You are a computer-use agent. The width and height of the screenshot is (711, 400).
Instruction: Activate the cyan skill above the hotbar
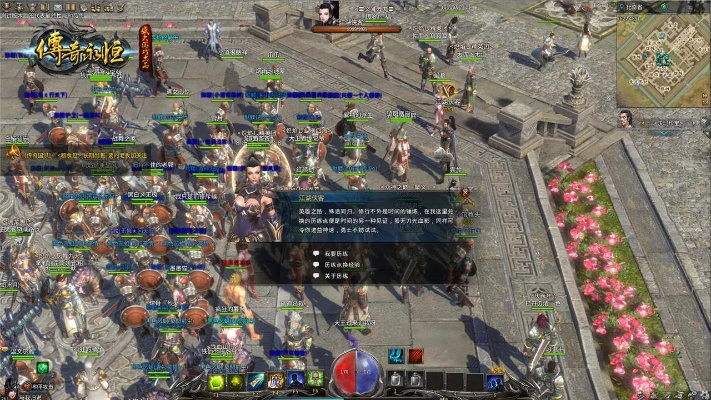click(x=396, y=356)
